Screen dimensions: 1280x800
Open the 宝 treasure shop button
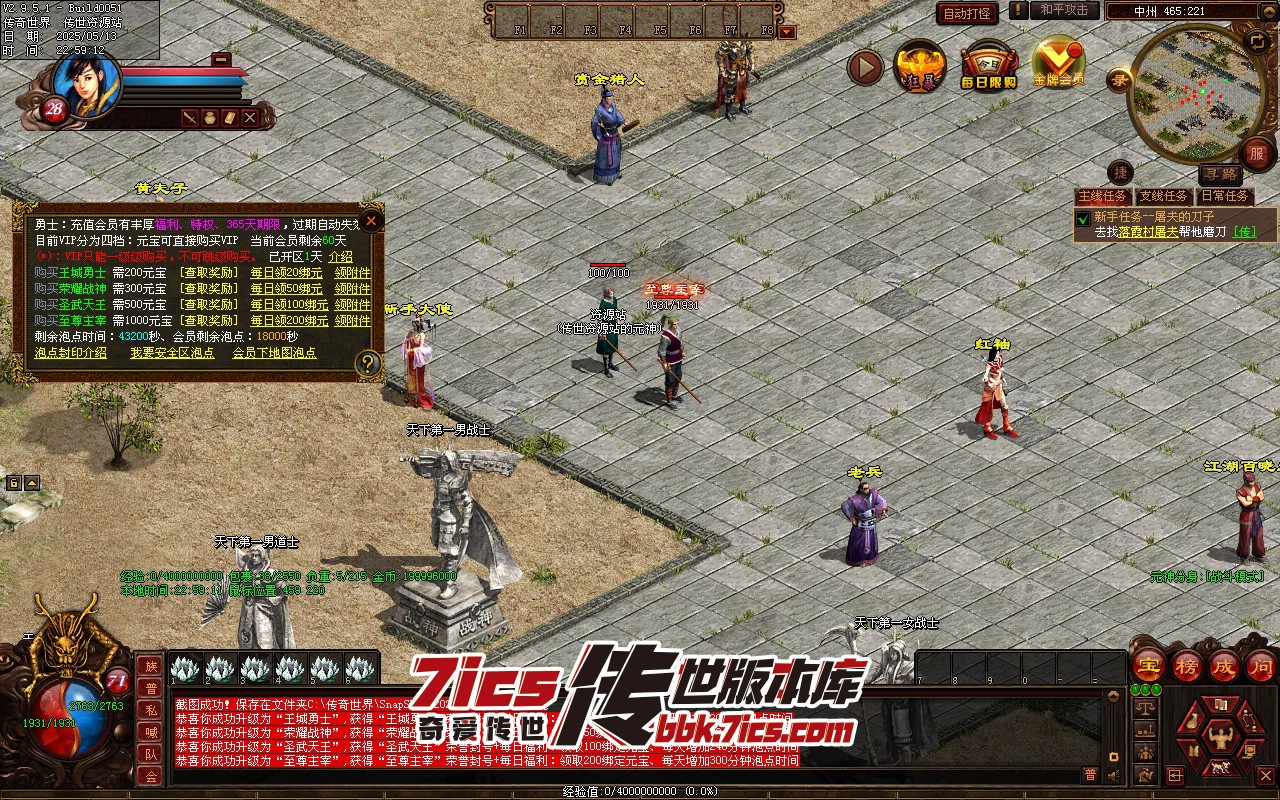pyautogui.click(x=1148, y=664)
